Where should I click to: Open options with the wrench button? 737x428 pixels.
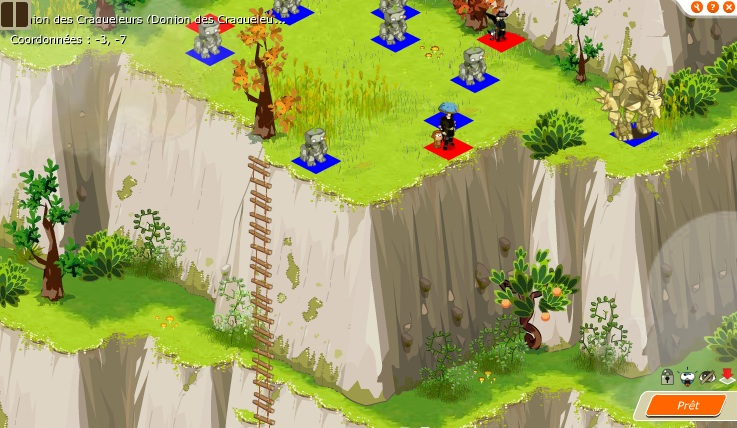coord(696,7)
